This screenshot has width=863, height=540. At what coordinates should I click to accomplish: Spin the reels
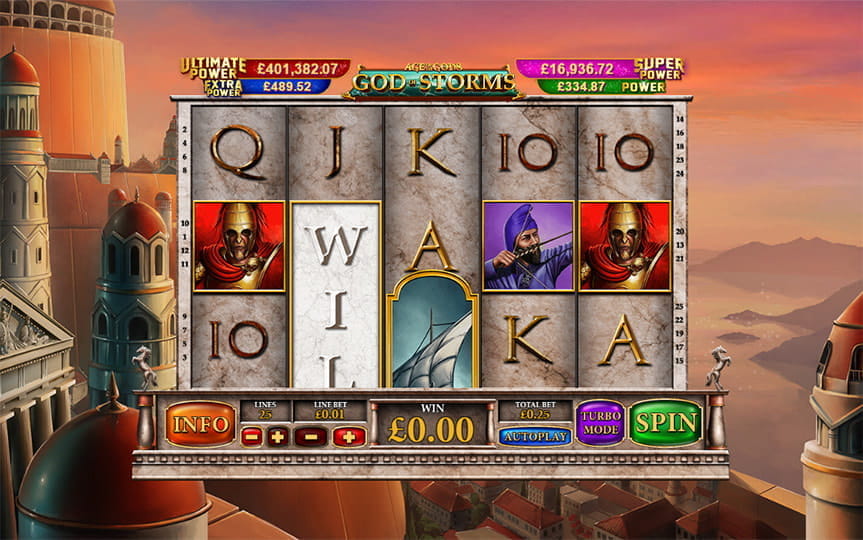coord(666,423)
